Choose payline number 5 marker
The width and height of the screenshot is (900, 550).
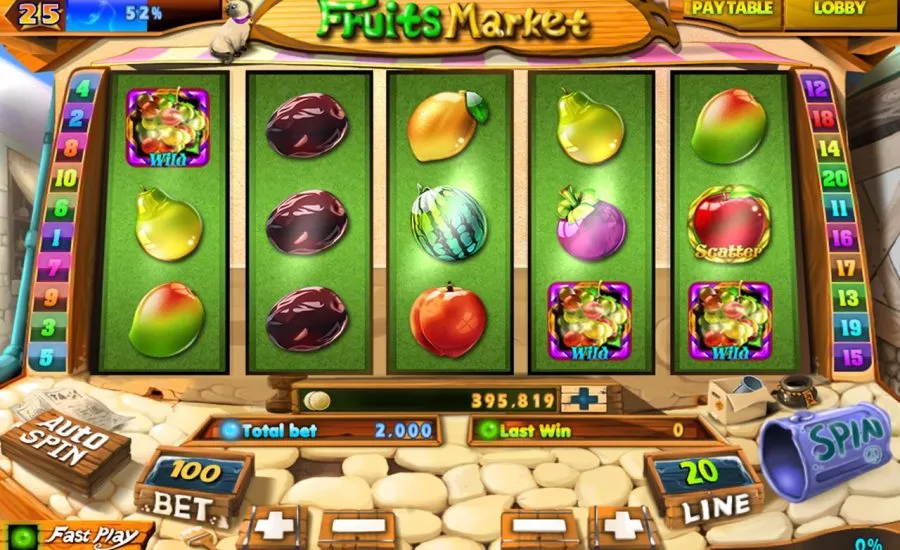pyautogui.click(x=47, y=356)
